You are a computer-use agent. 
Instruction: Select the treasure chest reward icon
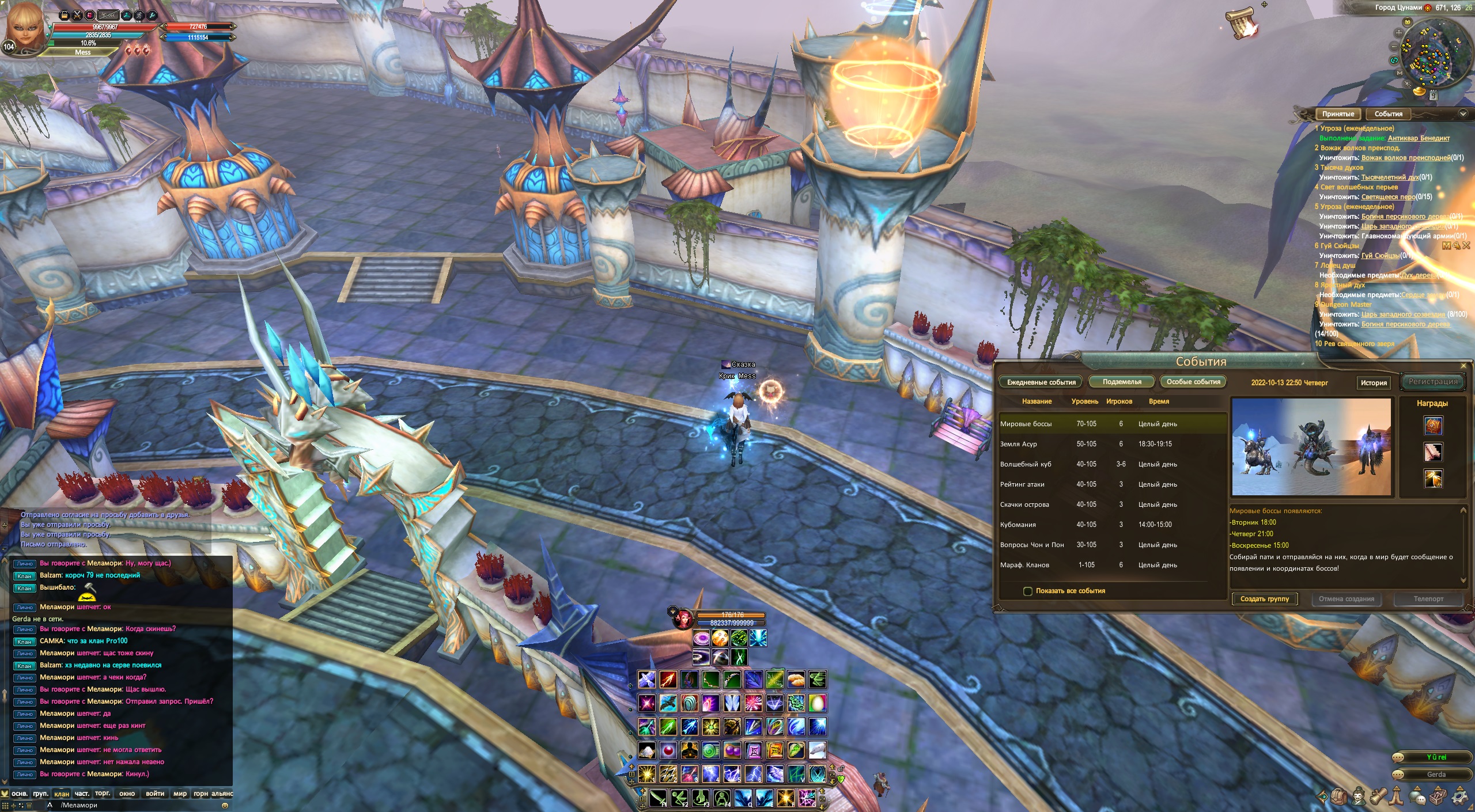(x=1433, y=426)
